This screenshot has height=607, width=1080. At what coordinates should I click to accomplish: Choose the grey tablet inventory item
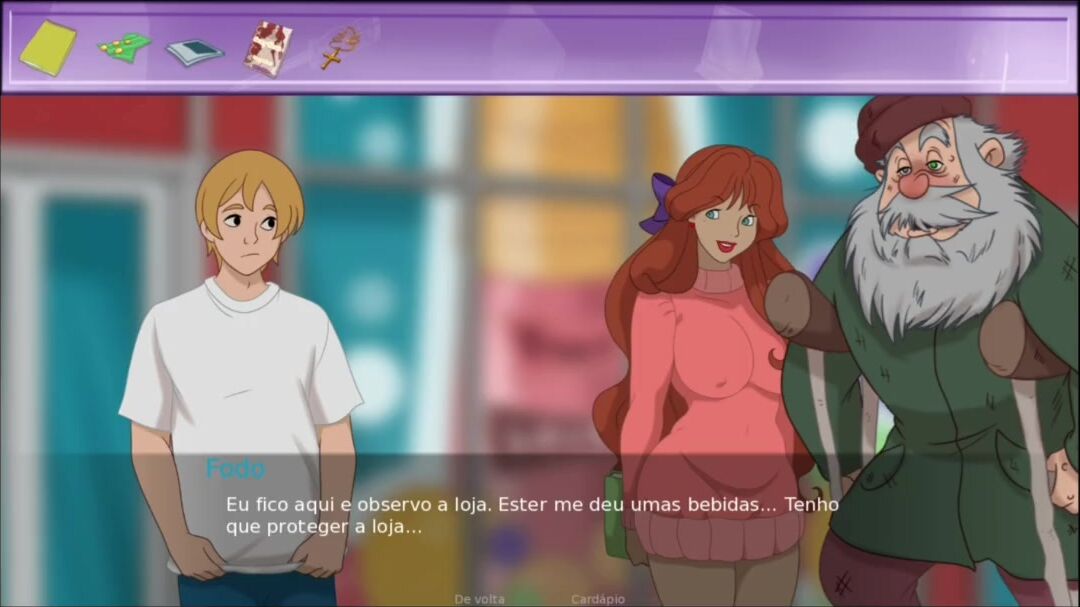click(x=194, y=51)
